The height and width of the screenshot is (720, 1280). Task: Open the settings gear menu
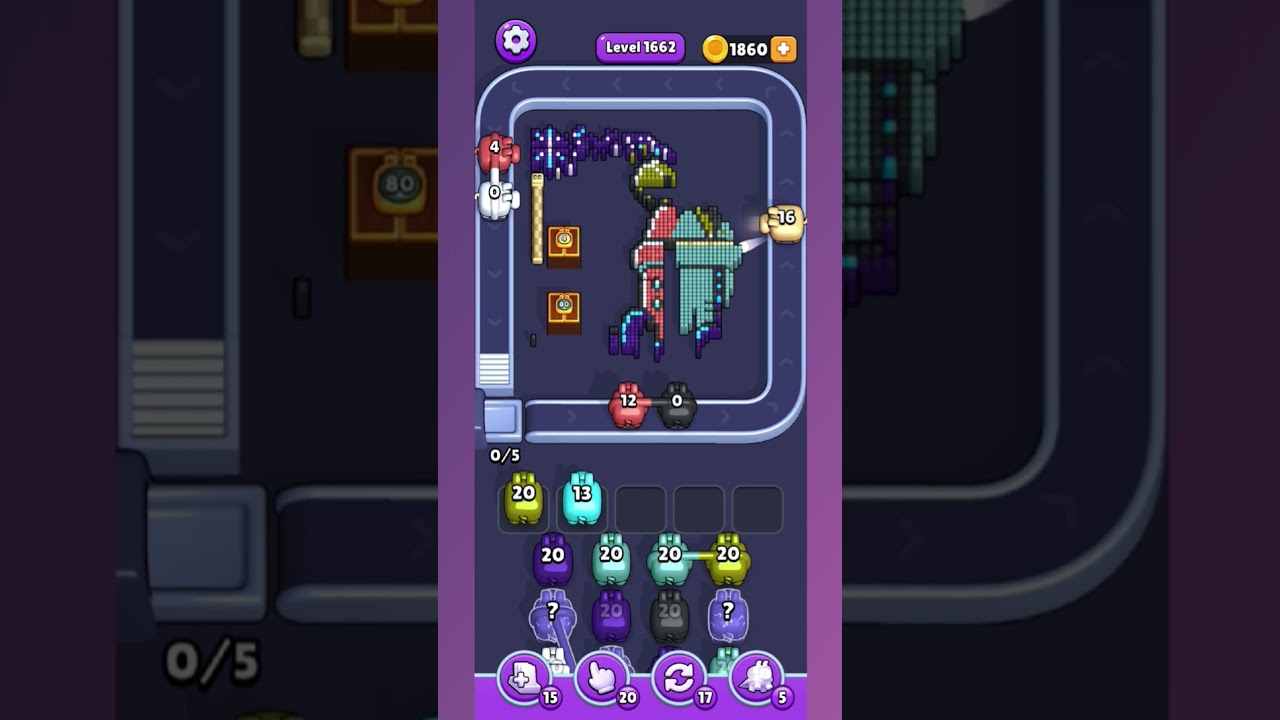pos(517,42)
